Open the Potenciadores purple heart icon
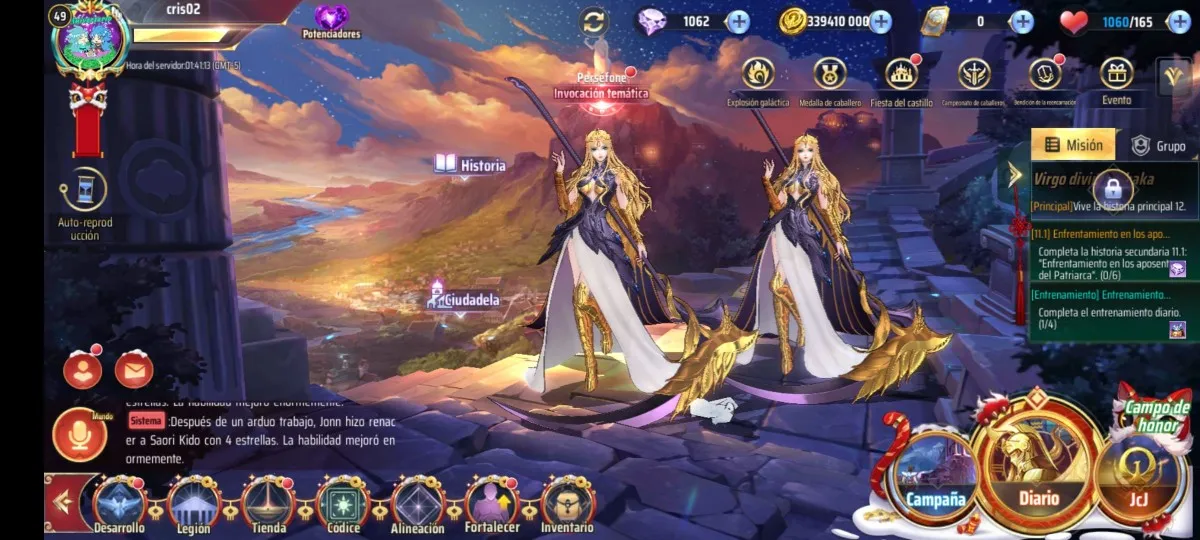The width and height of the screenshot is (1200, 540). (x=331, y=18)
